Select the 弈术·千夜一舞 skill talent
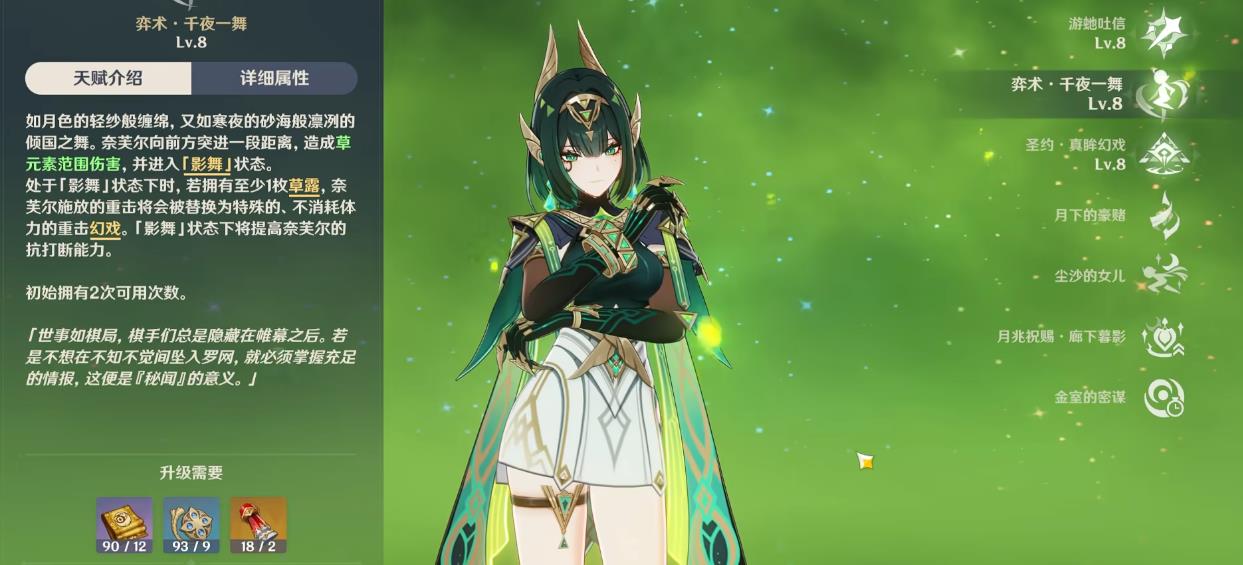This screenshot has width=1243, height=565. pos(1164,93)
